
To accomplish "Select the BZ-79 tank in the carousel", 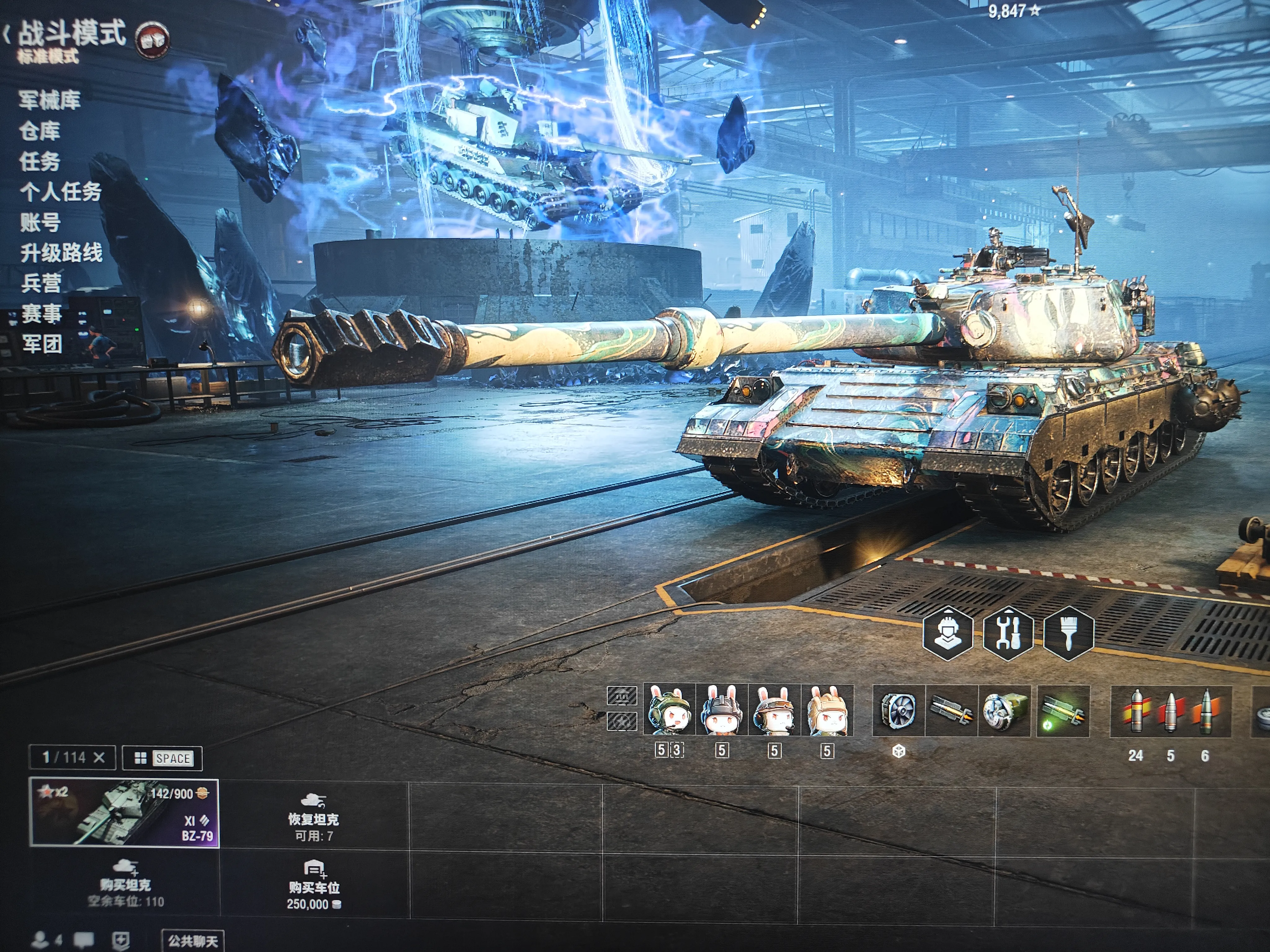I will (124, 813).
